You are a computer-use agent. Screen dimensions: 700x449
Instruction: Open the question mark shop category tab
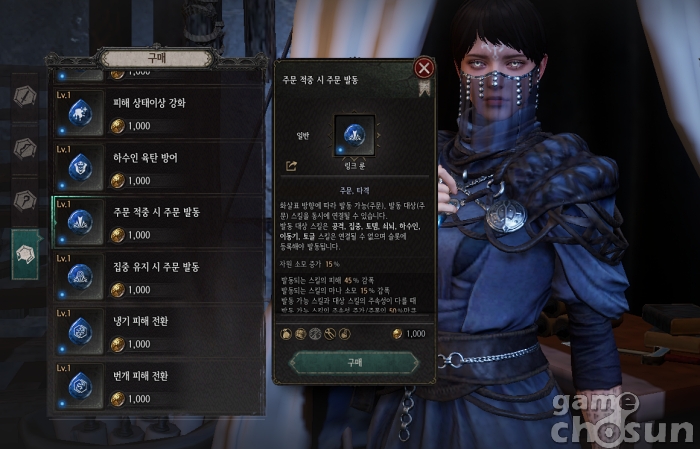click(26, 201)
